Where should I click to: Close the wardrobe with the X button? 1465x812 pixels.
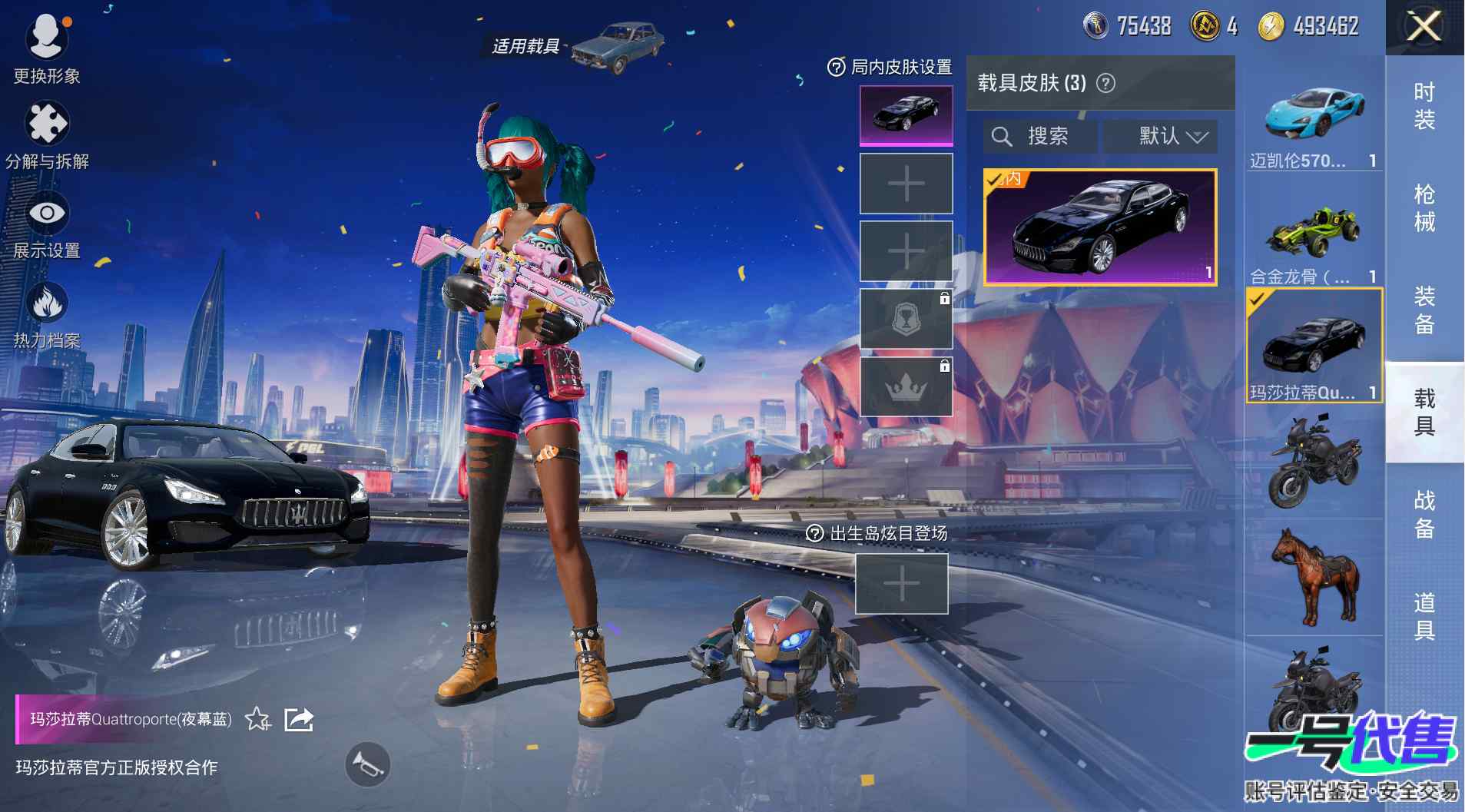pos(1424,28)
